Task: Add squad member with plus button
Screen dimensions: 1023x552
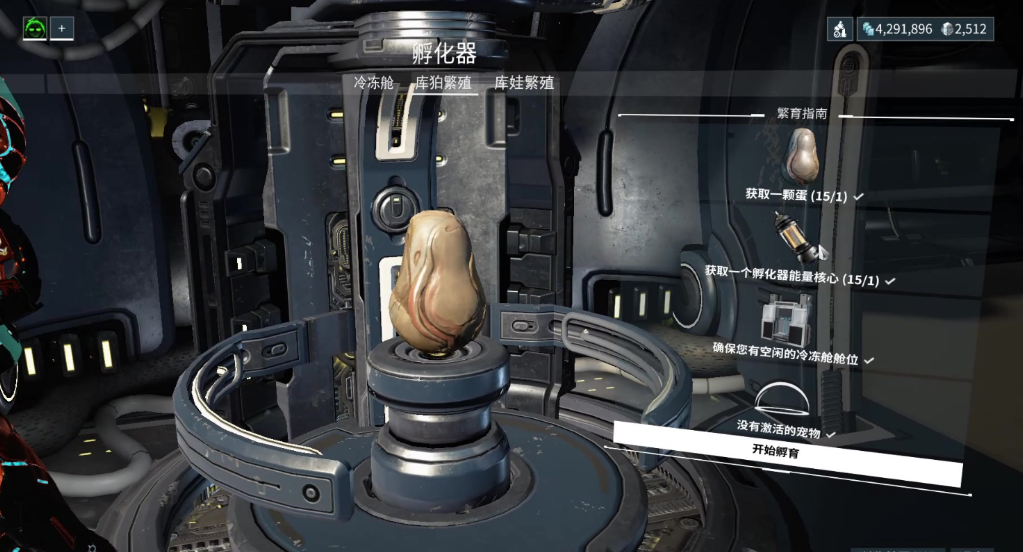Action: 61,28
